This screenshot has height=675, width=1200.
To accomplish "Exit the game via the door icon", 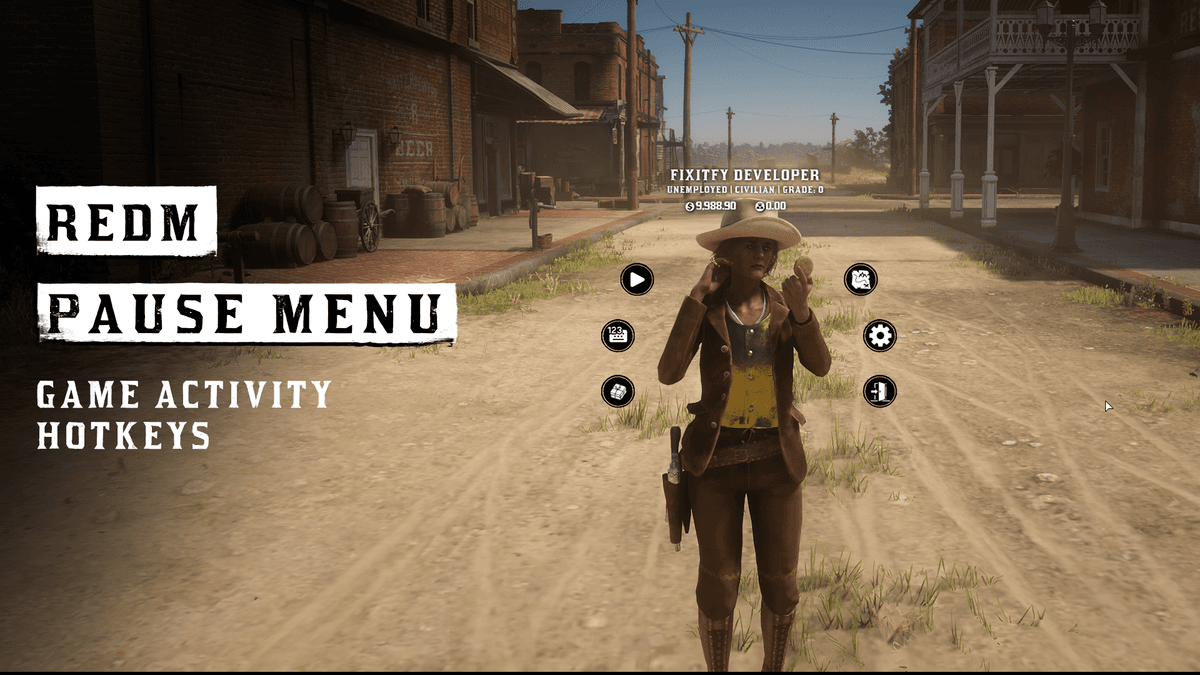I will [880, 391].
